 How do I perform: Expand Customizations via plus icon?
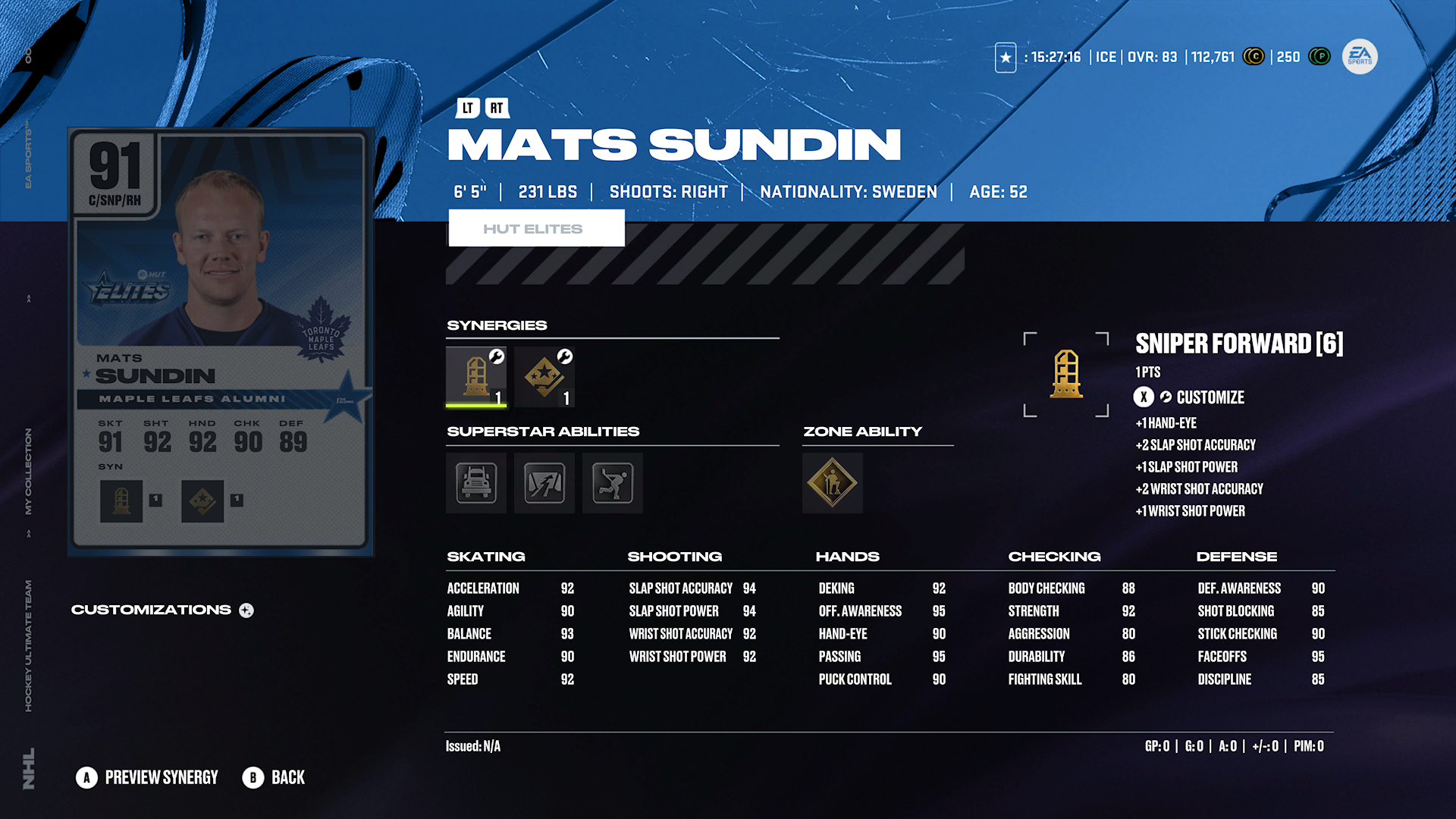[246, 610]
